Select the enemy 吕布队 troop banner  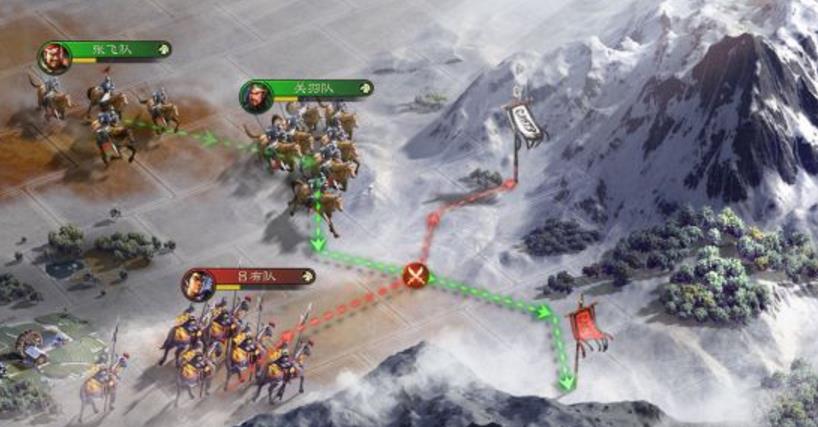tap(256, 276)
